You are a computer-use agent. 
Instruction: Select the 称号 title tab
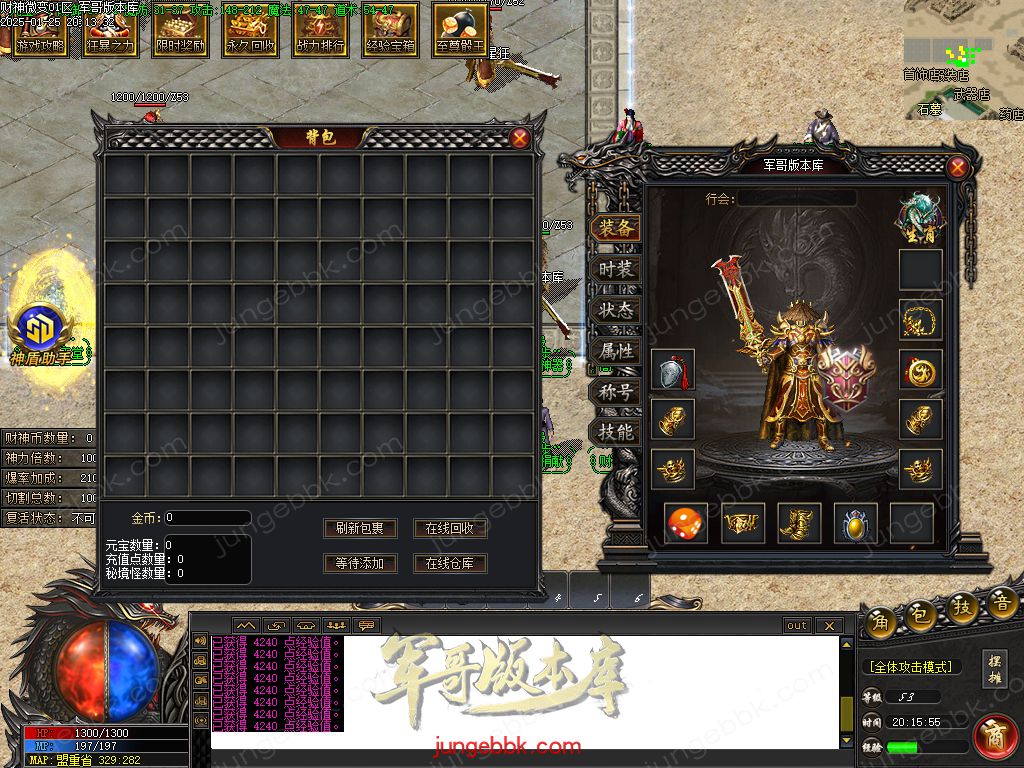(x=616, y=392)
